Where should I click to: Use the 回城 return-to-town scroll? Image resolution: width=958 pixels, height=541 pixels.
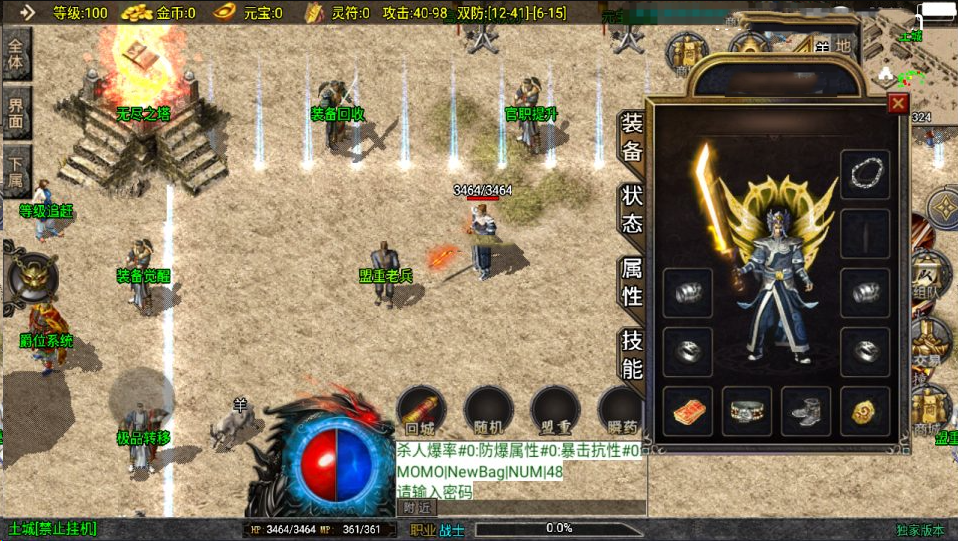[421, 412]
